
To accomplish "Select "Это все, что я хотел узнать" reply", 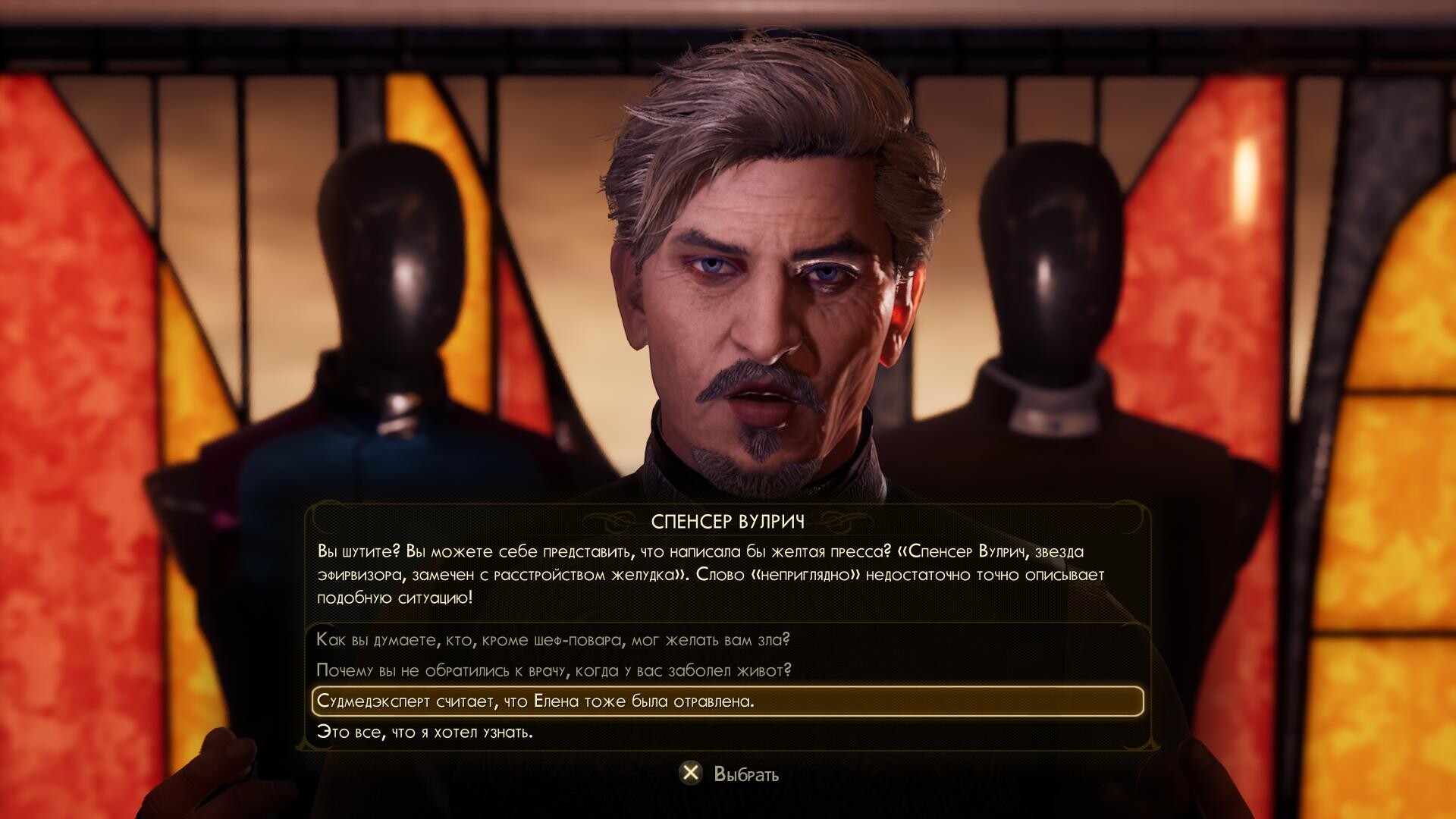I will [x=425, y=733].
